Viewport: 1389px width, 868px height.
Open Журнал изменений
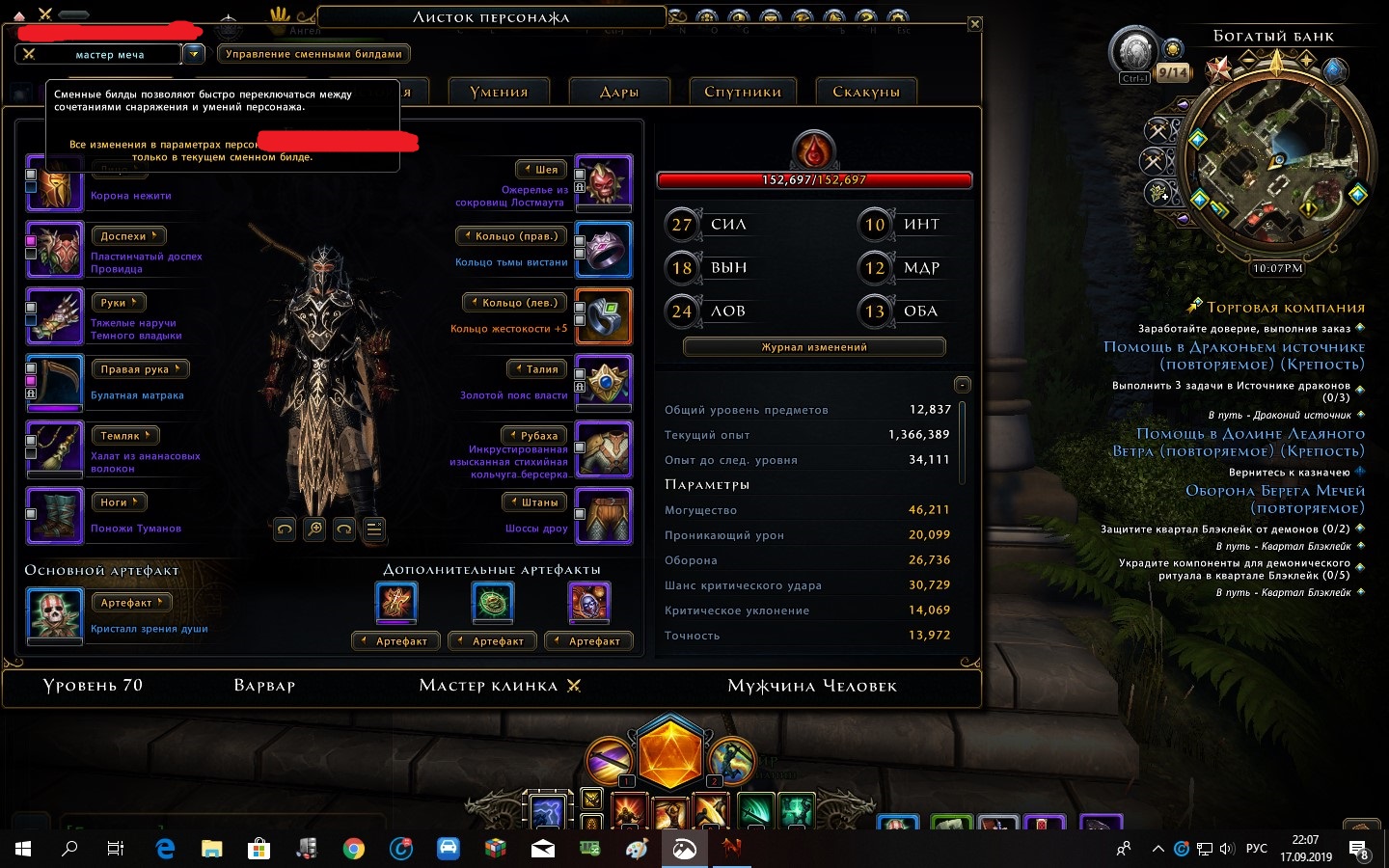(813, 346)
